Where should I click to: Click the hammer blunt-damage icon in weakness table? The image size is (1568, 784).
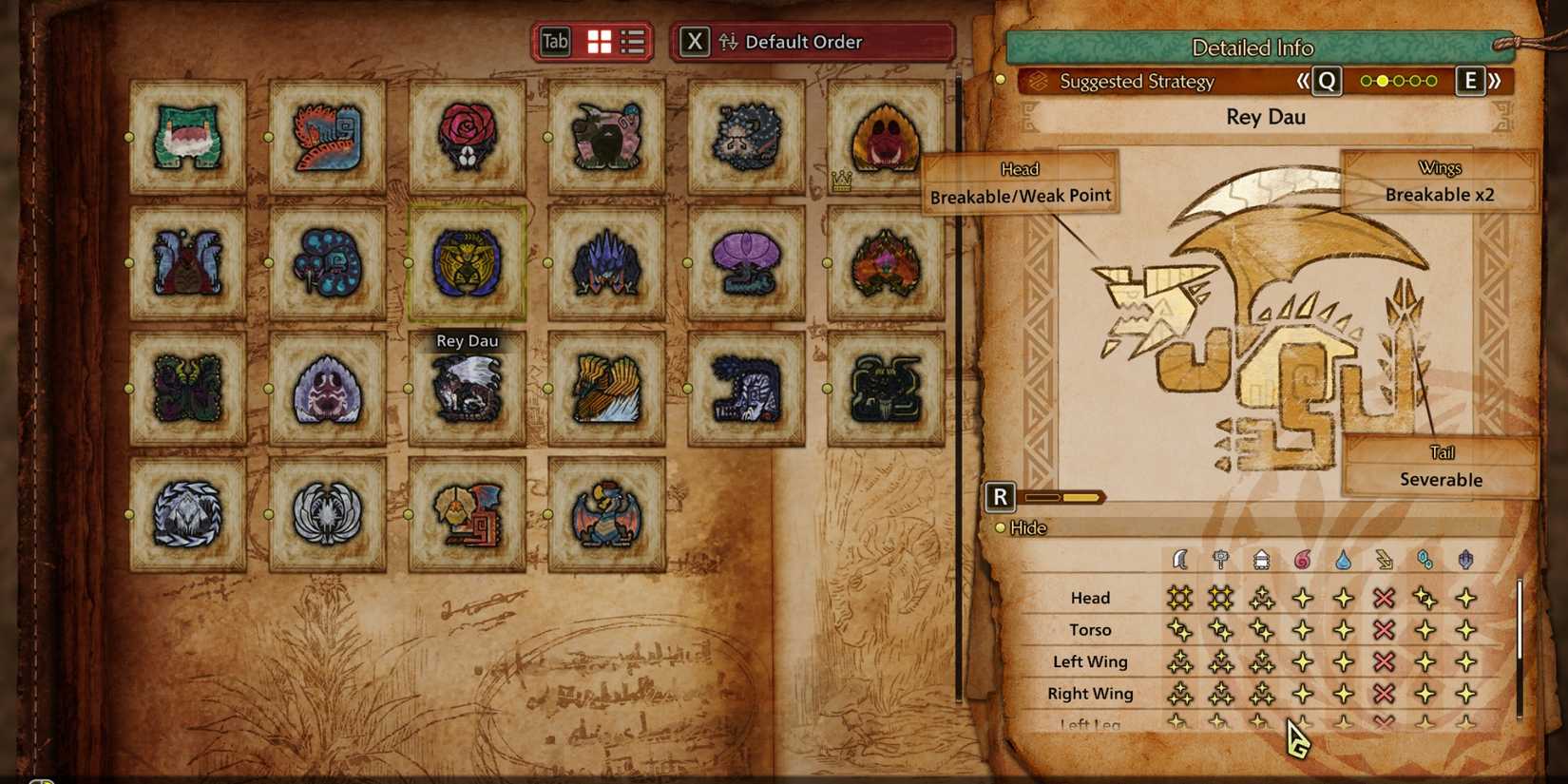click(1221, 560)
